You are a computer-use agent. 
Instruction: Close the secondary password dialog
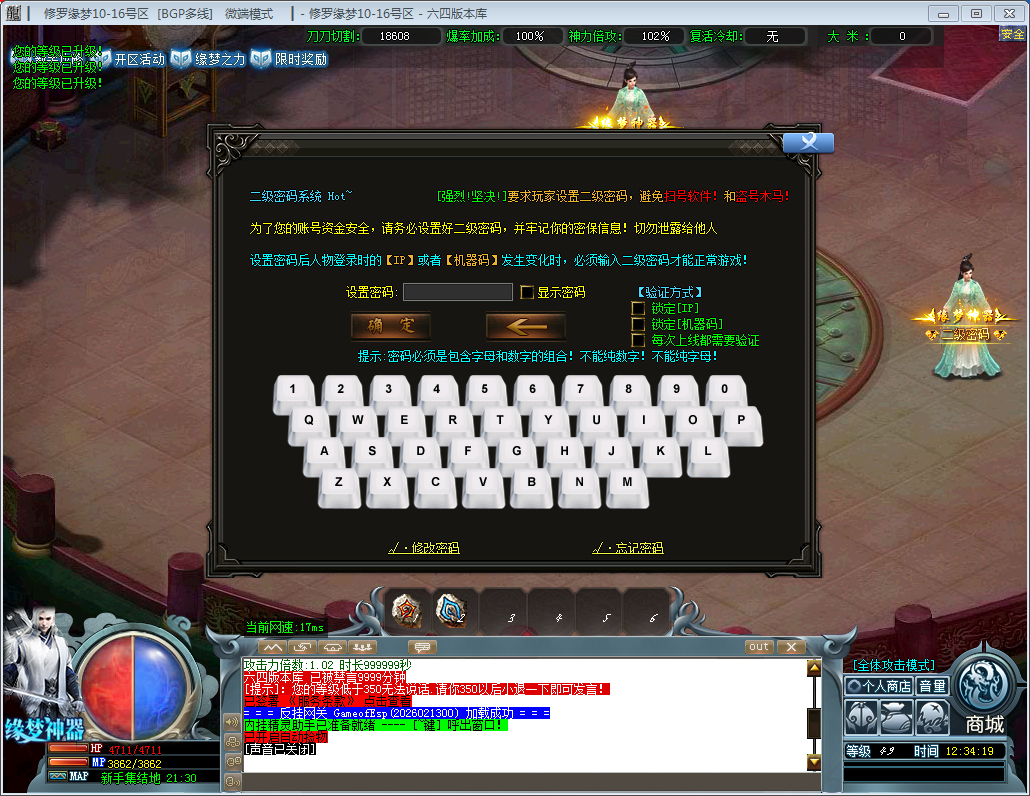[808, 143]
